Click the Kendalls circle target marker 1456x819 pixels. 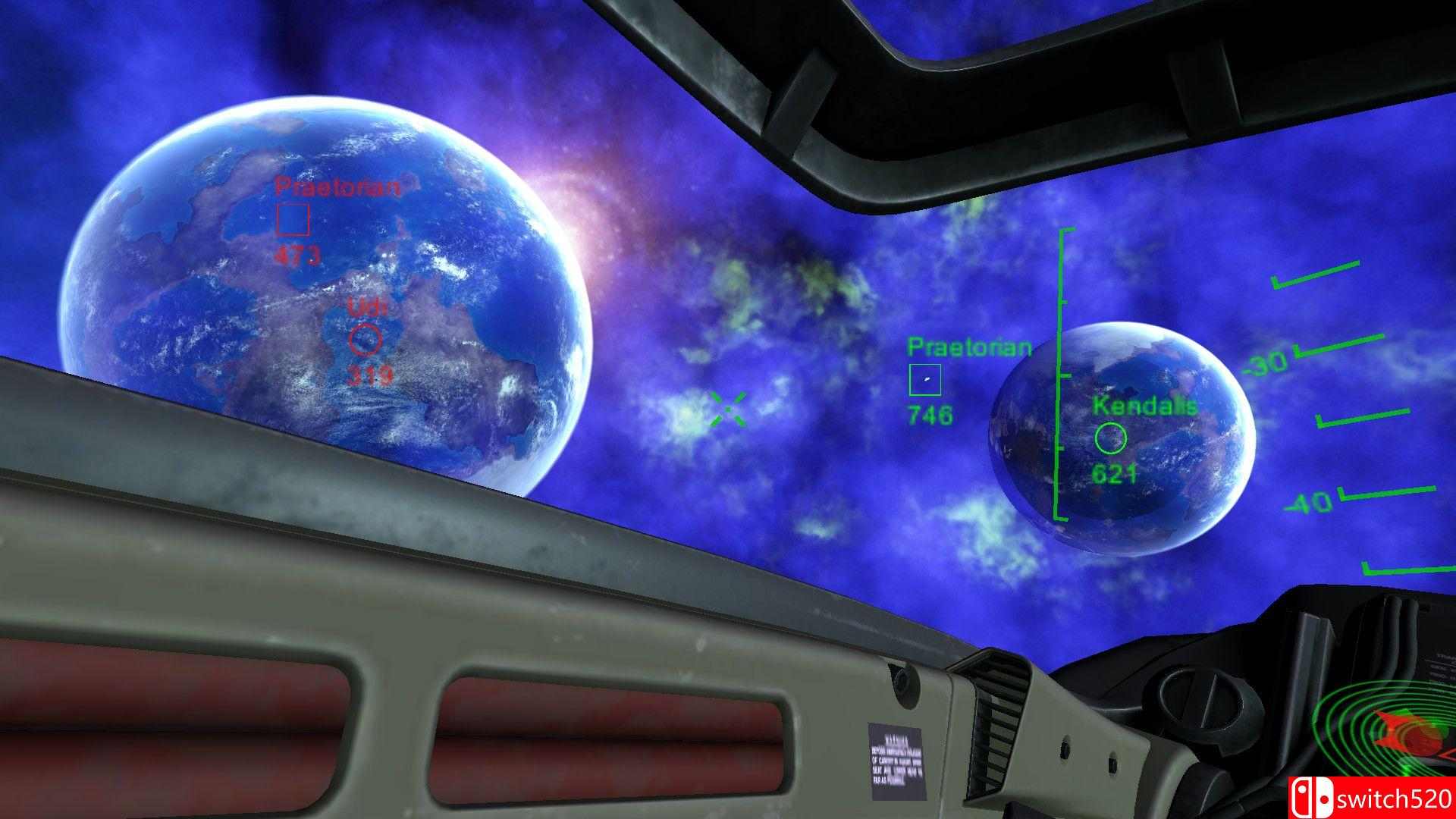pos(1110,437)
